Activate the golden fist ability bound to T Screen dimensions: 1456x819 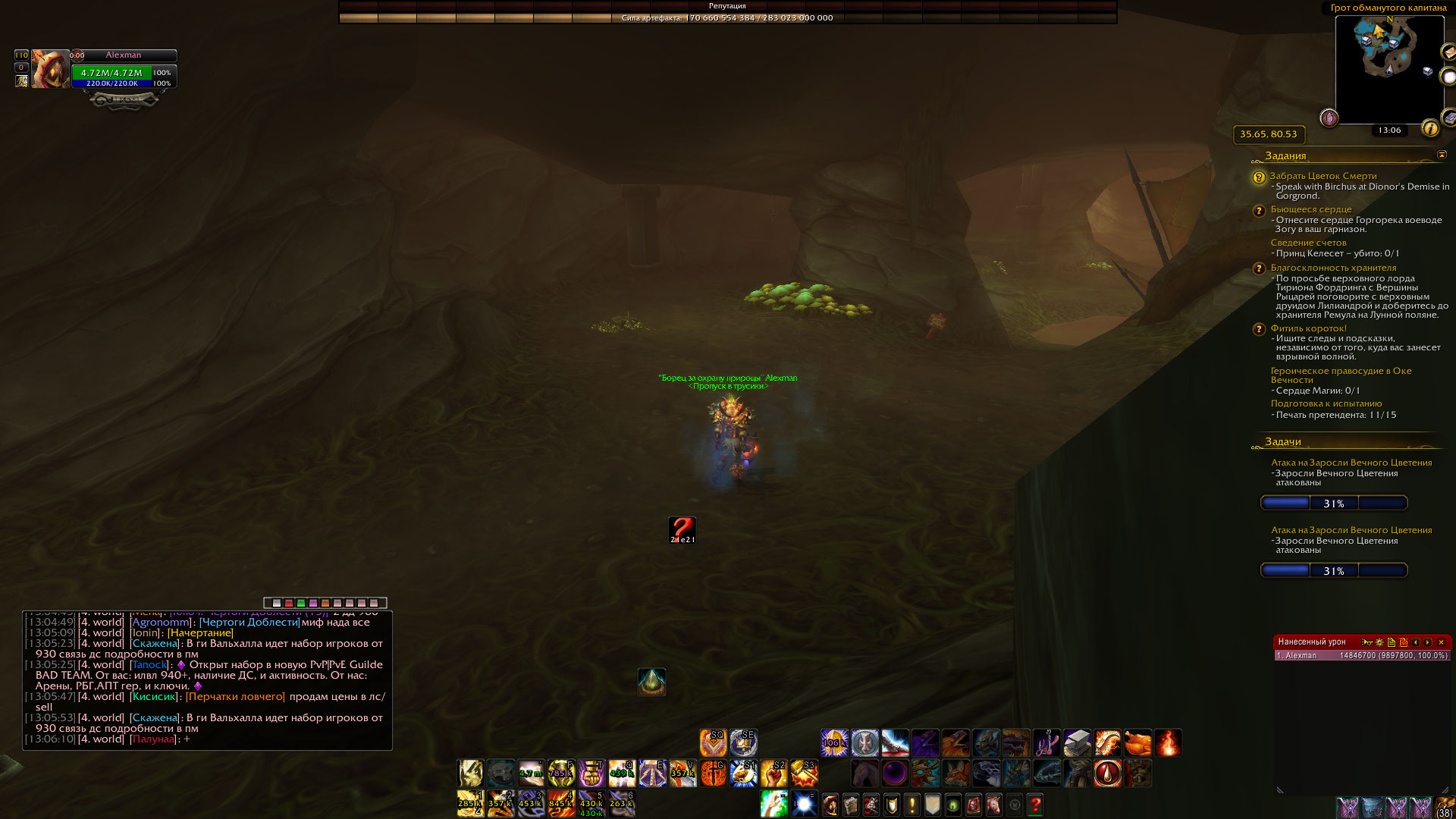point(591,773)
